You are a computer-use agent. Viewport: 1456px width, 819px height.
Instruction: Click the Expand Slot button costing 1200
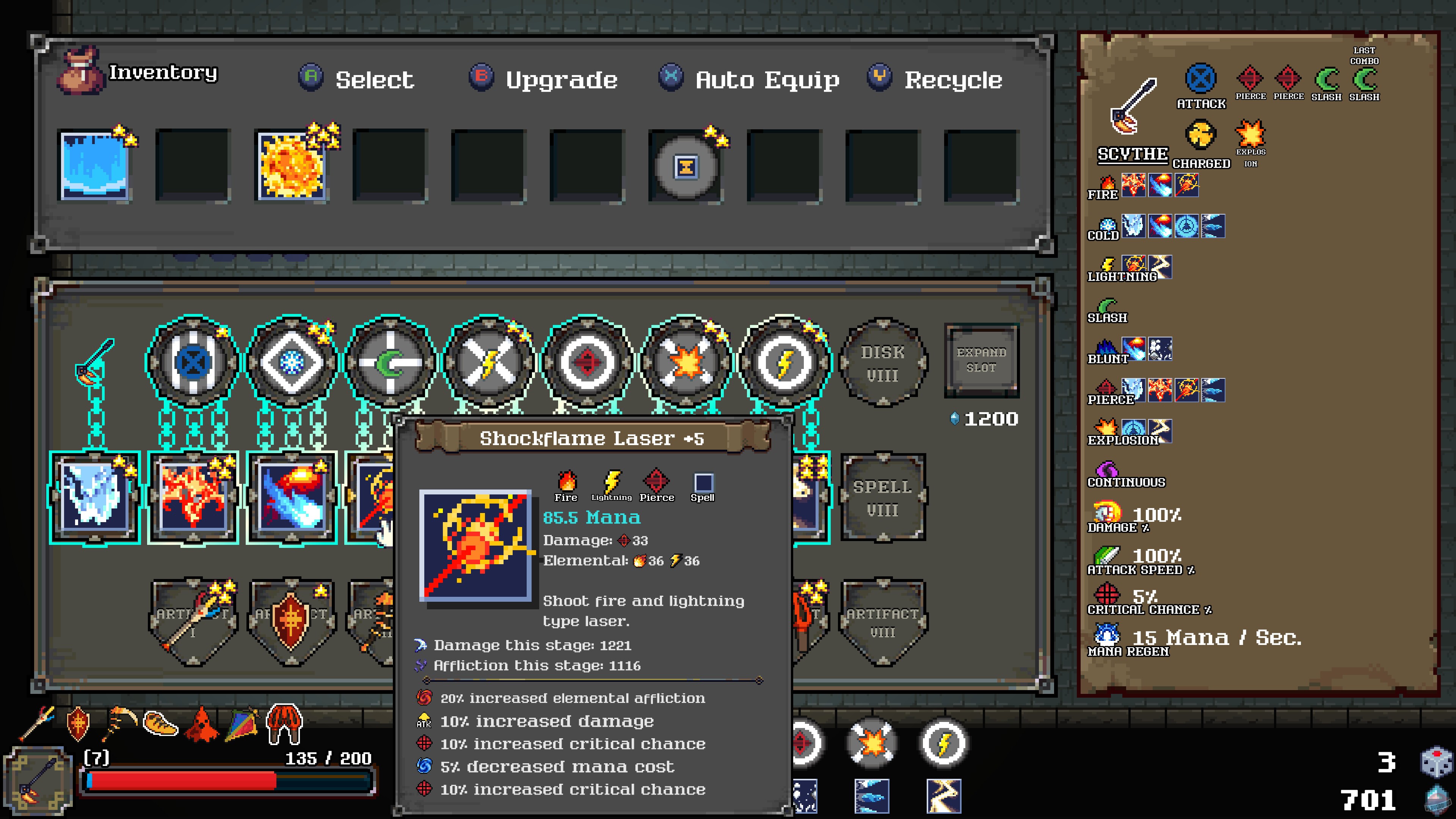[982, 362]
